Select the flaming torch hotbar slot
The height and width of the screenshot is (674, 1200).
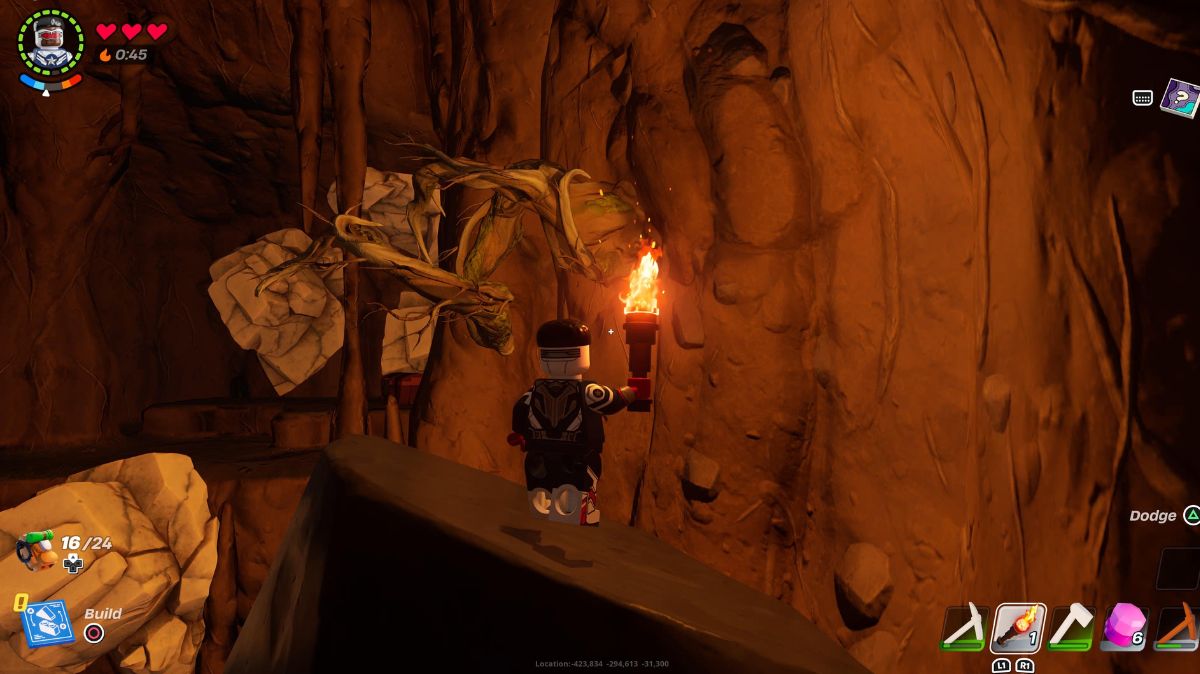(x=1019, y=628)
